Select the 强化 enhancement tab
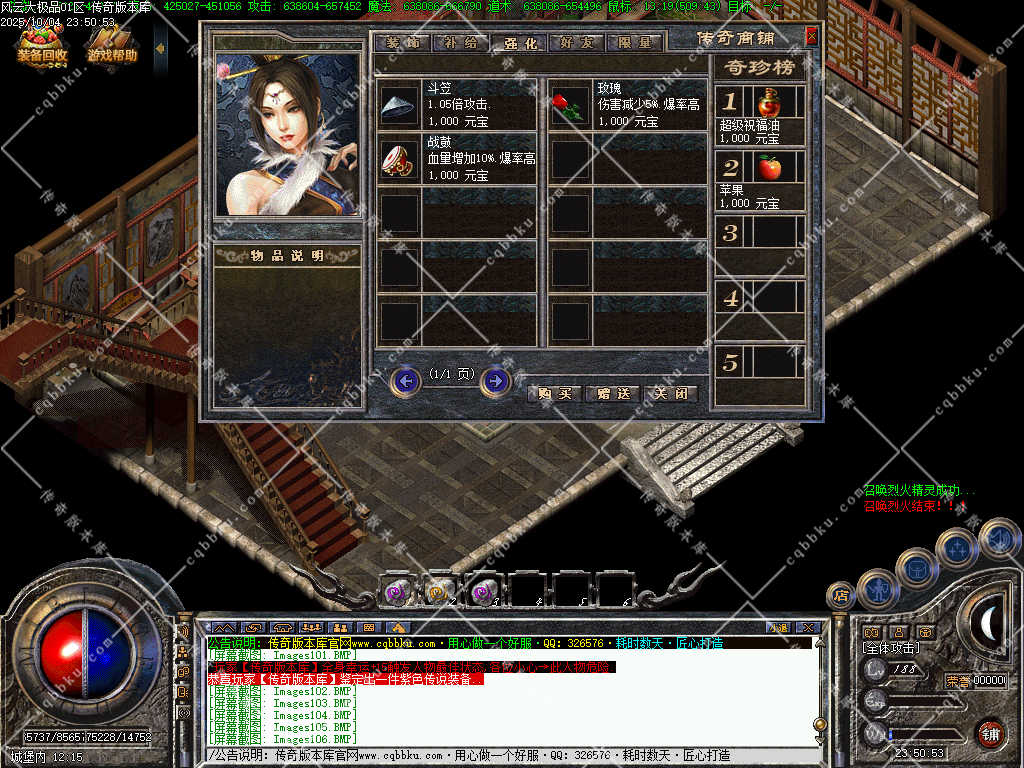 (519, 43)
